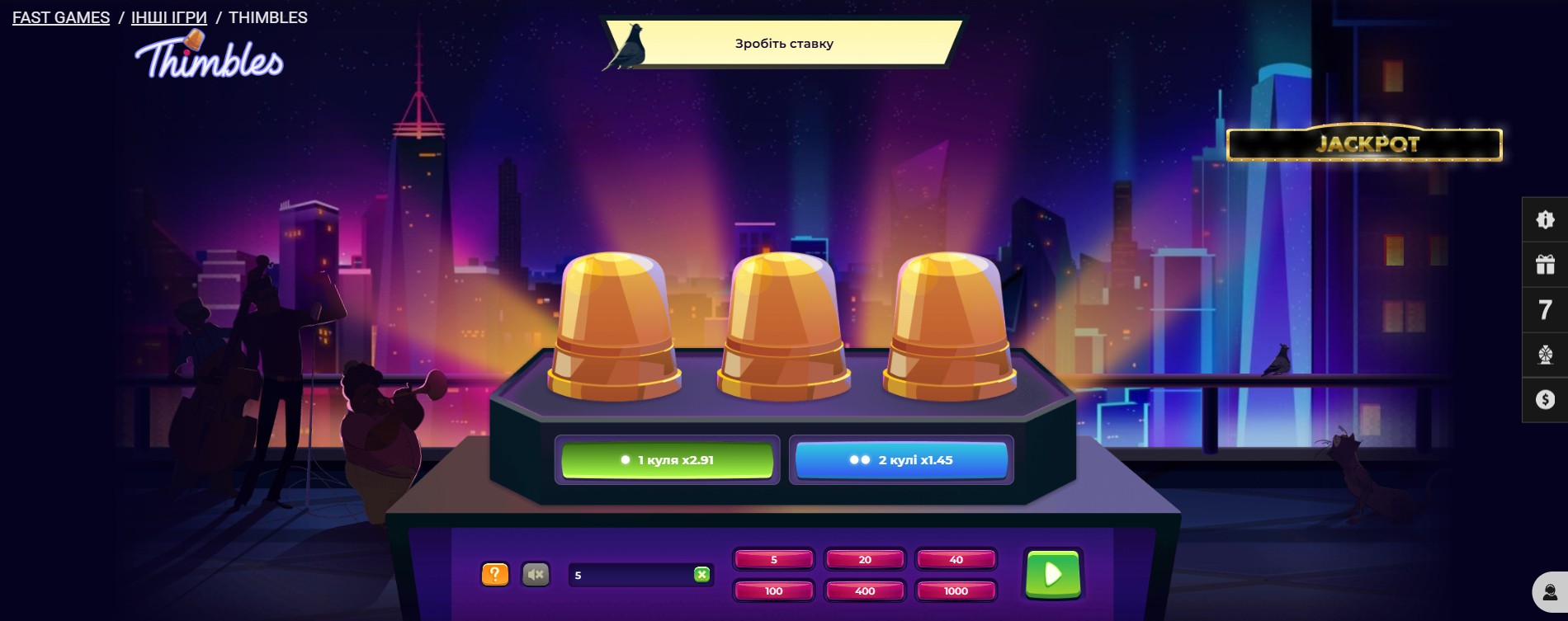
Task: Open the help question mark button
Action: pyautogui.click(x=494, y=572)
